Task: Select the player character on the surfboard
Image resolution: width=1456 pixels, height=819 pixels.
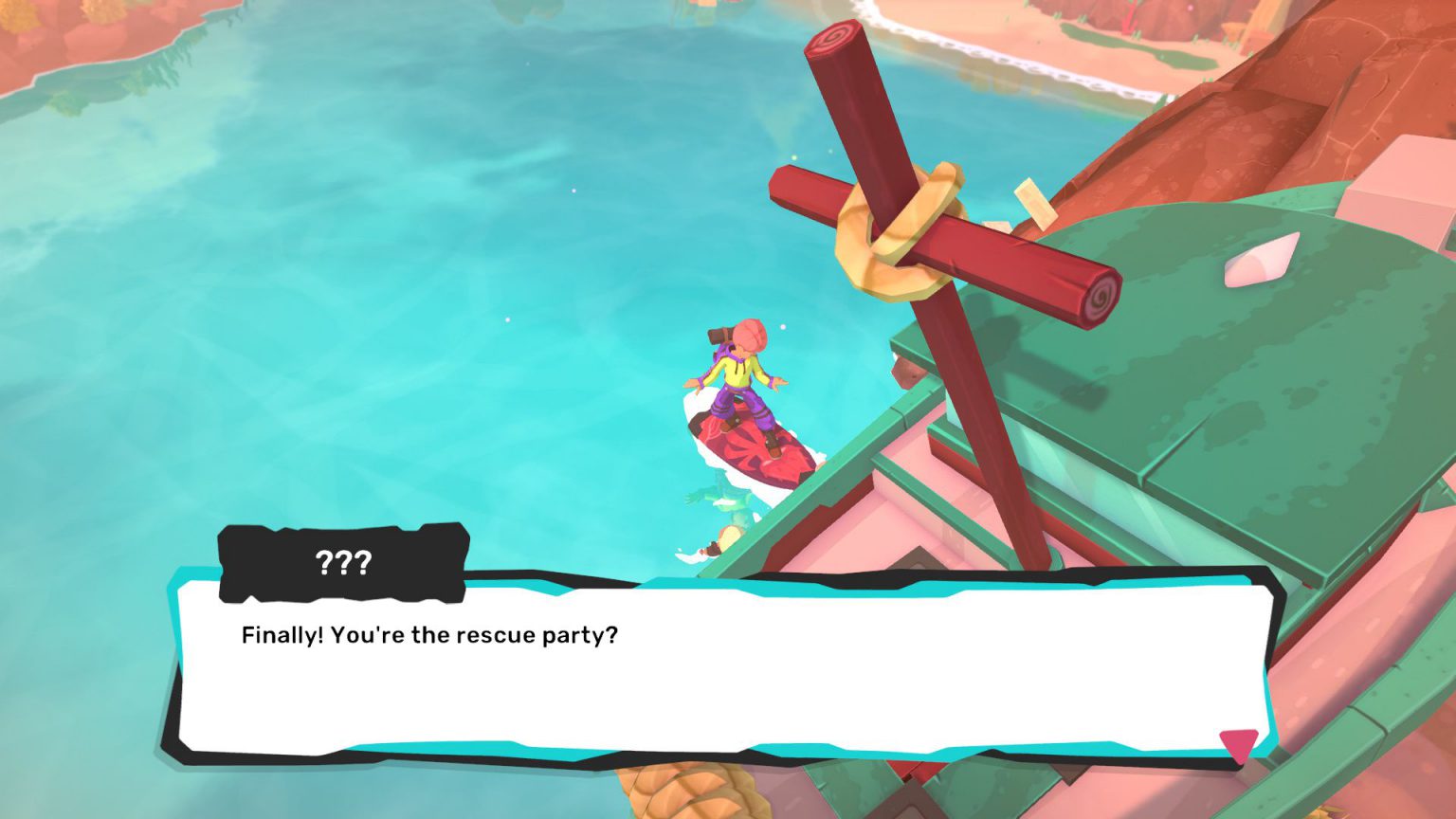Action: click(x=741, y=379)
